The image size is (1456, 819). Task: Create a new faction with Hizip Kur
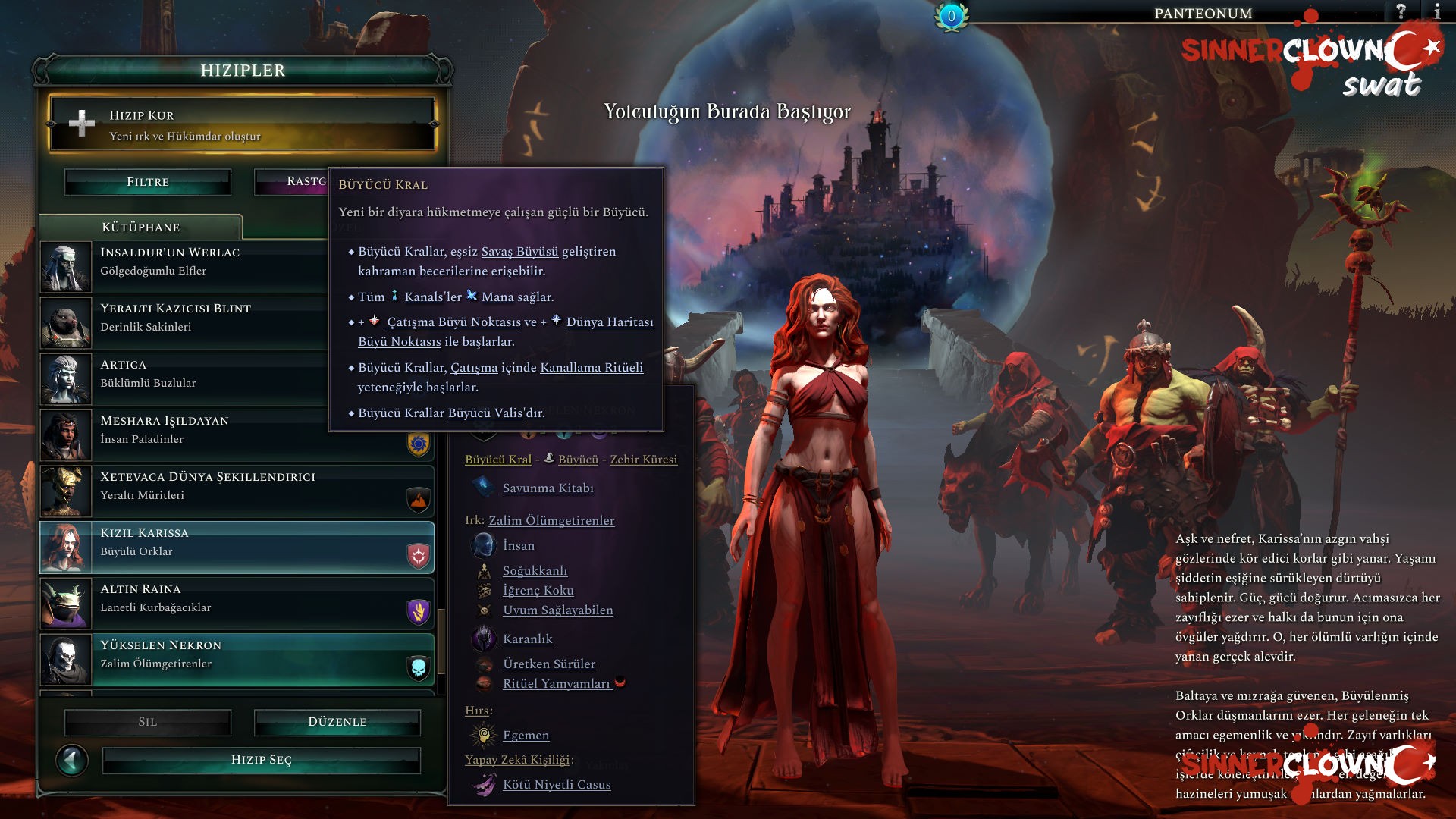[241, 124]
